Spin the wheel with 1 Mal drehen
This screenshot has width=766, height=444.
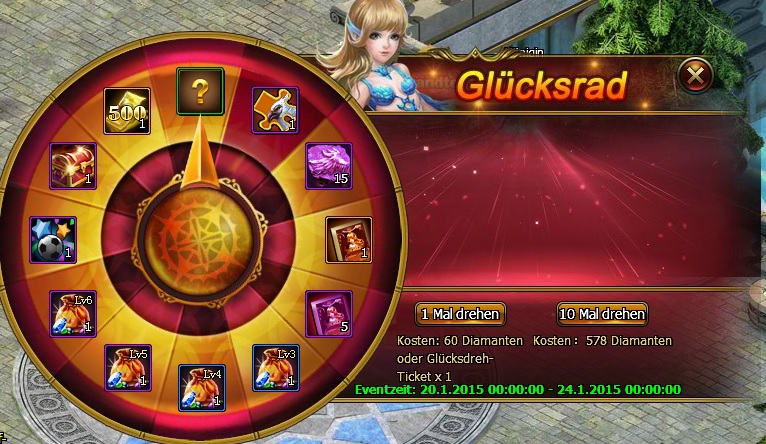[x=459, y=313]
